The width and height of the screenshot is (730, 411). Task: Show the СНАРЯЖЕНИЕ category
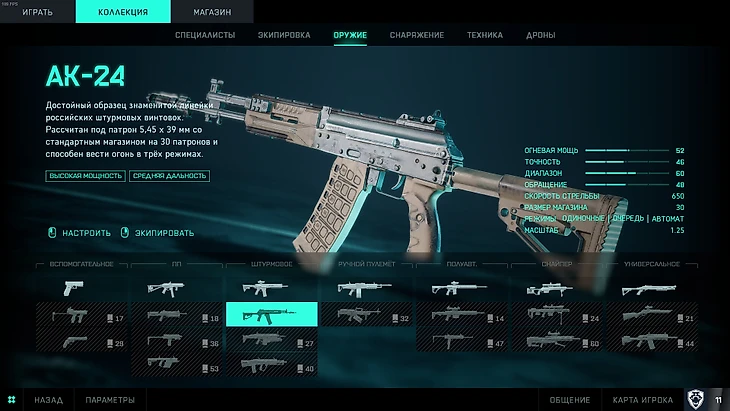(x=416, y=35)
